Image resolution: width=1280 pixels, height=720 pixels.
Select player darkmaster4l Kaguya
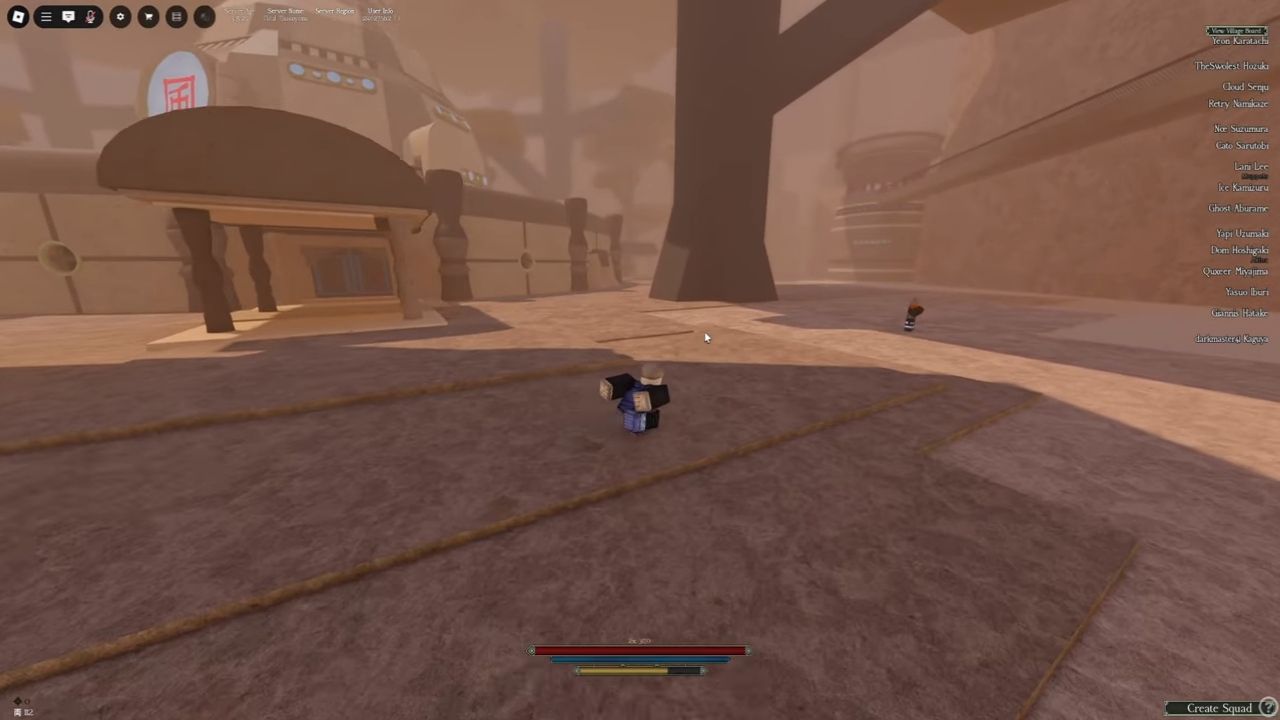[x=1231, y=339]
